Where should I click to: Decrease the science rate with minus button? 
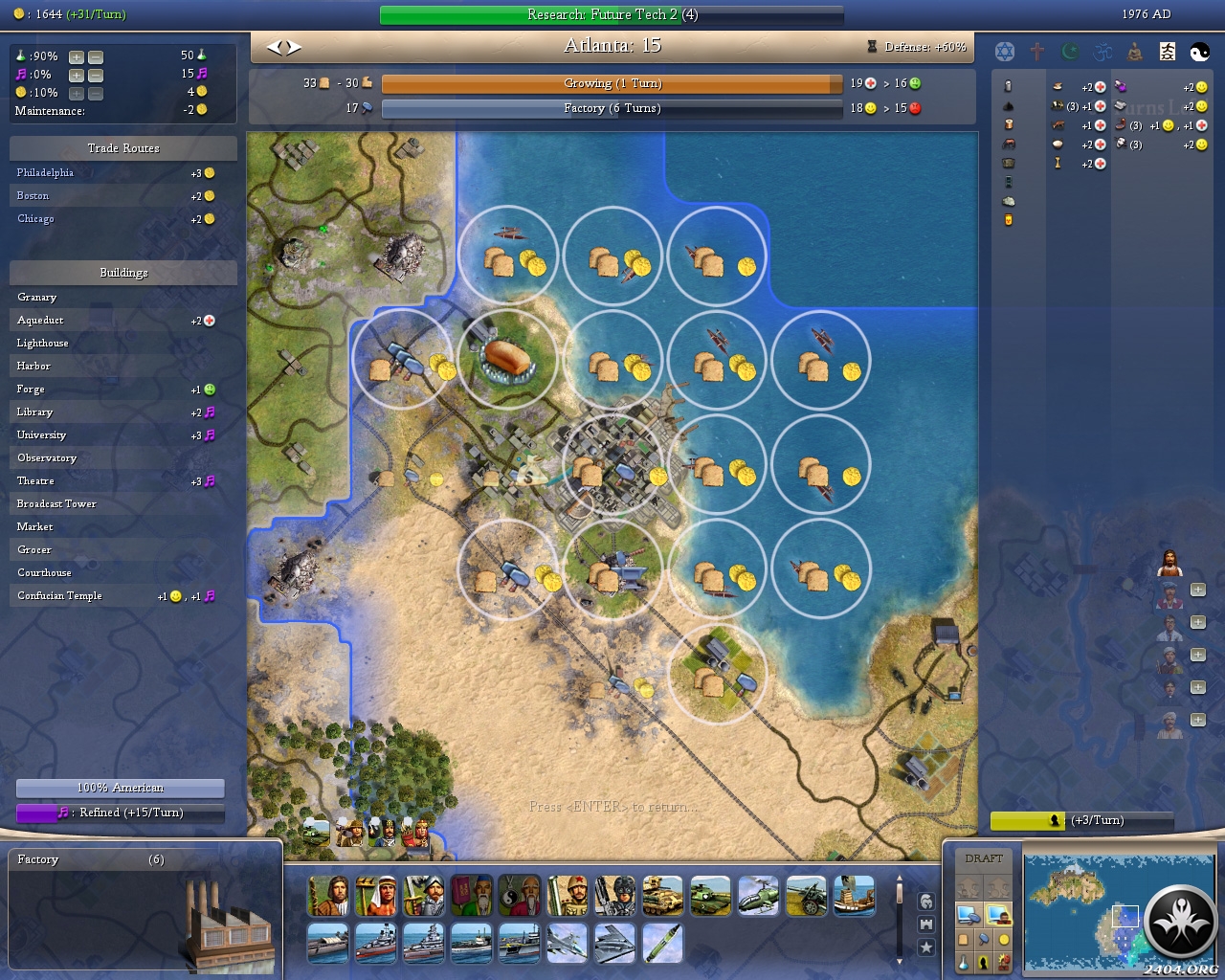coord(96,56)
